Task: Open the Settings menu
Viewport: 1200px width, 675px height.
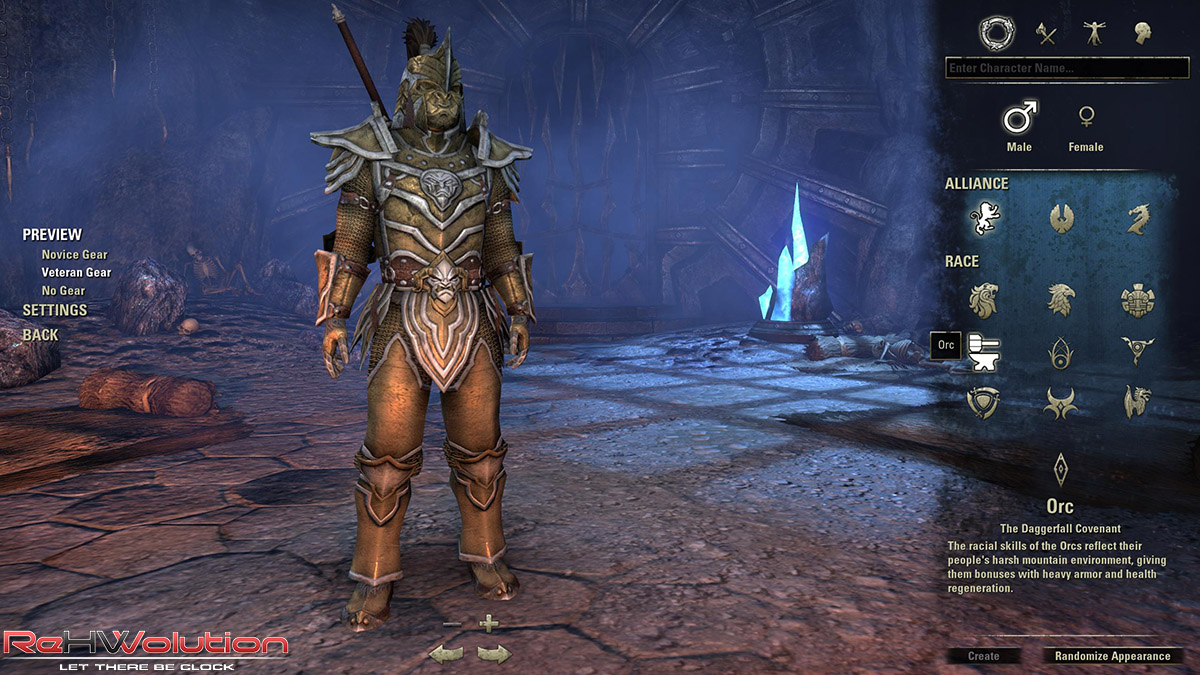Action: (55, 310)
